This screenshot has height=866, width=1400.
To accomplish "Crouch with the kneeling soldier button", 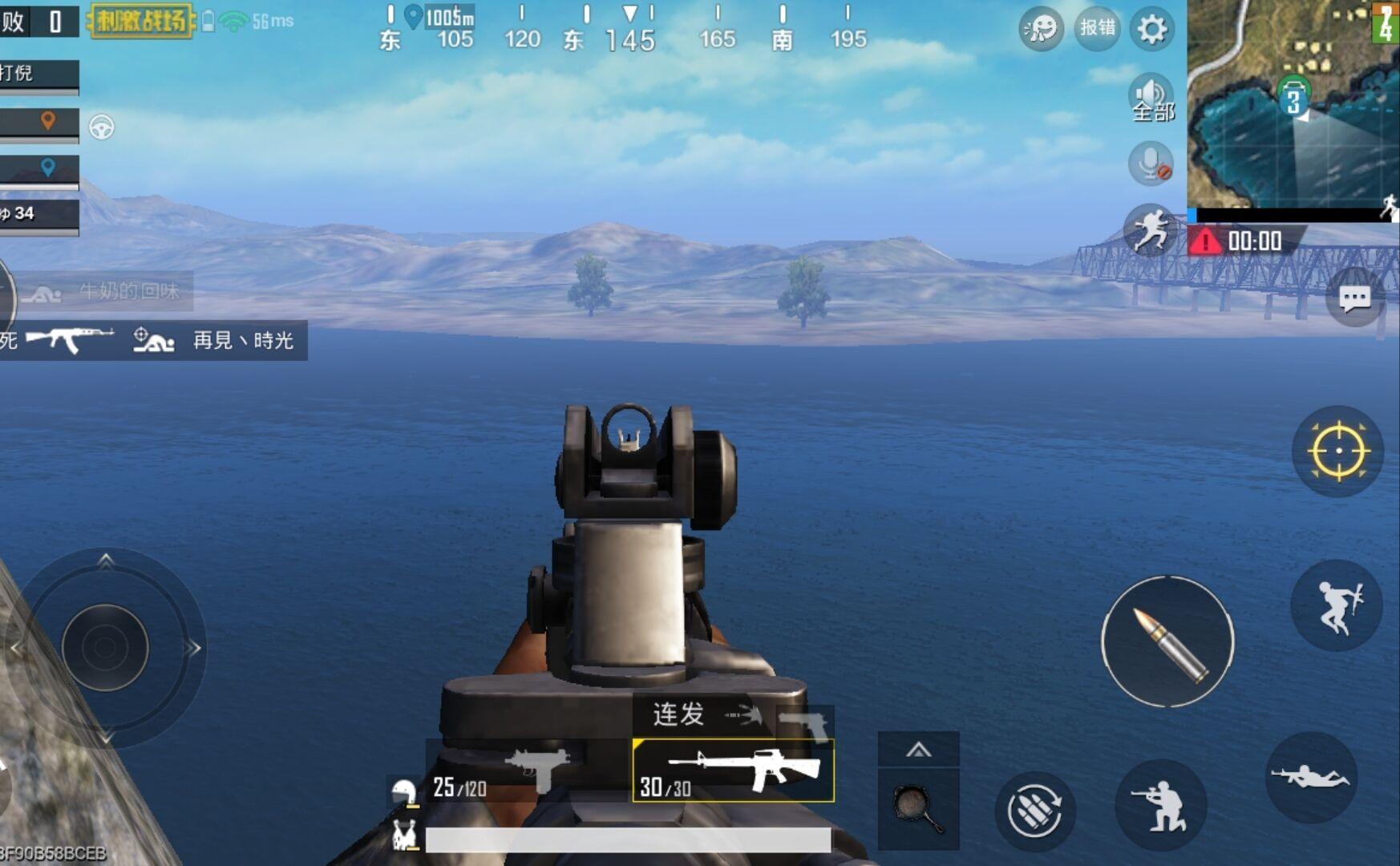I will 1160,805.
